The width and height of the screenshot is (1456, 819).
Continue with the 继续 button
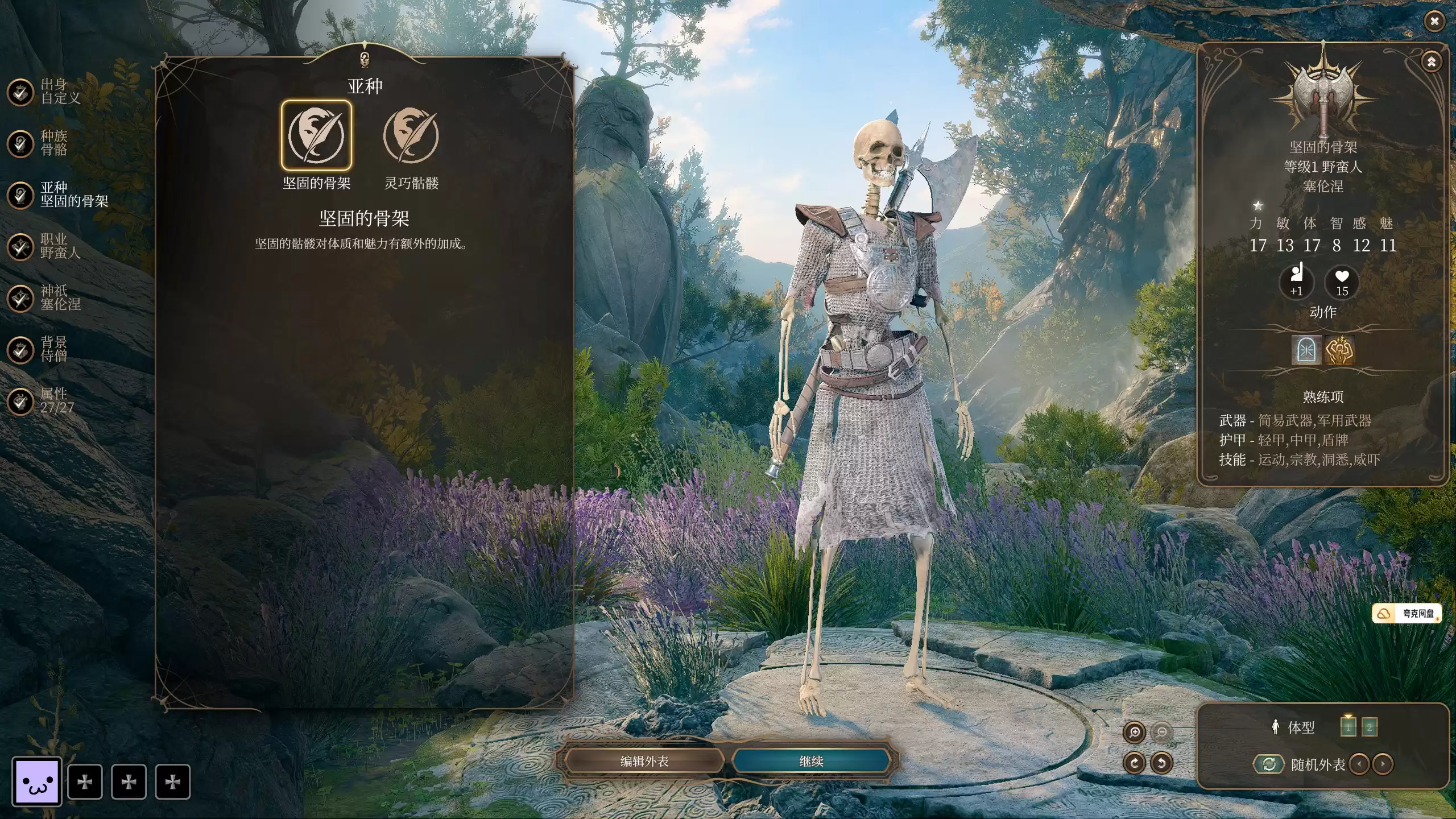tap(811, 761)
